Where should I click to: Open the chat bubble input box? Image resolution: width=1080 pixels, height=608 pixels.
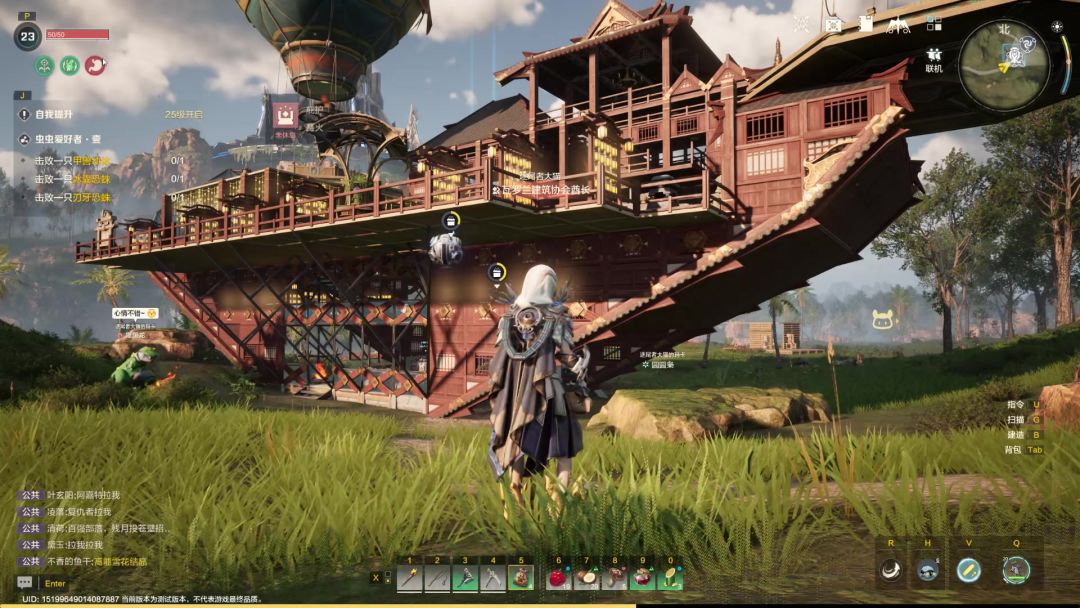pyautogui.click(x=24, y=583)
